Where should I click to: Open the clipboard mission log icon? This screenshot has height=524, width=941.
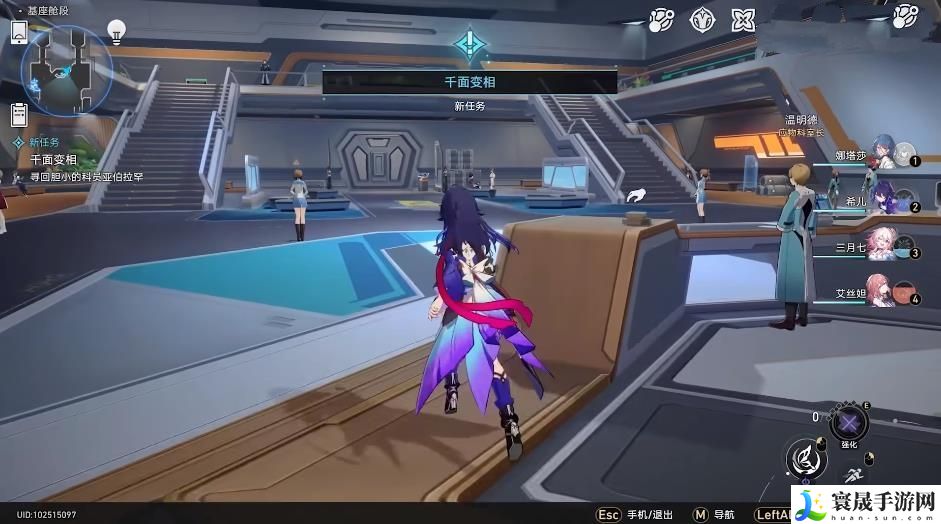coord(18,114)
